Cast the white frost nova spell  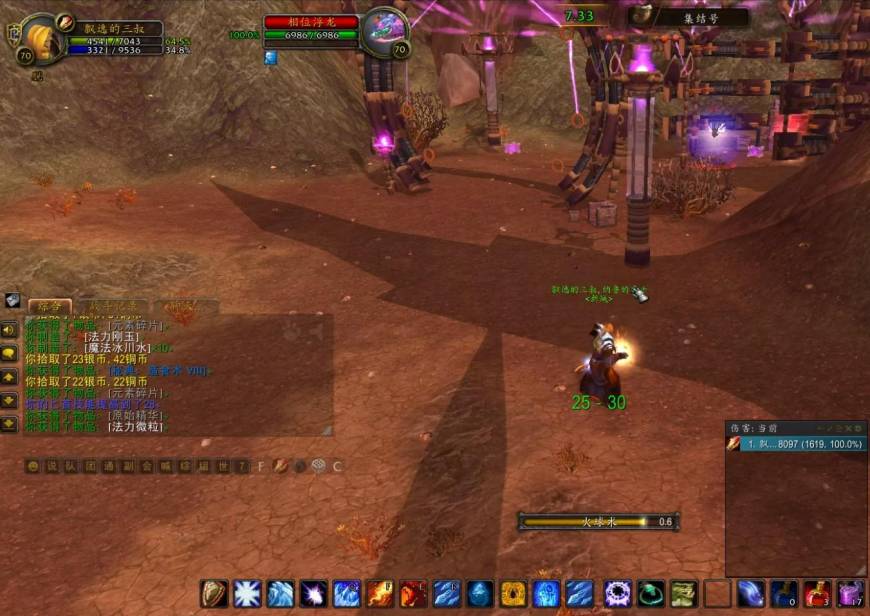pyautogui.click(x=247, y=594)
